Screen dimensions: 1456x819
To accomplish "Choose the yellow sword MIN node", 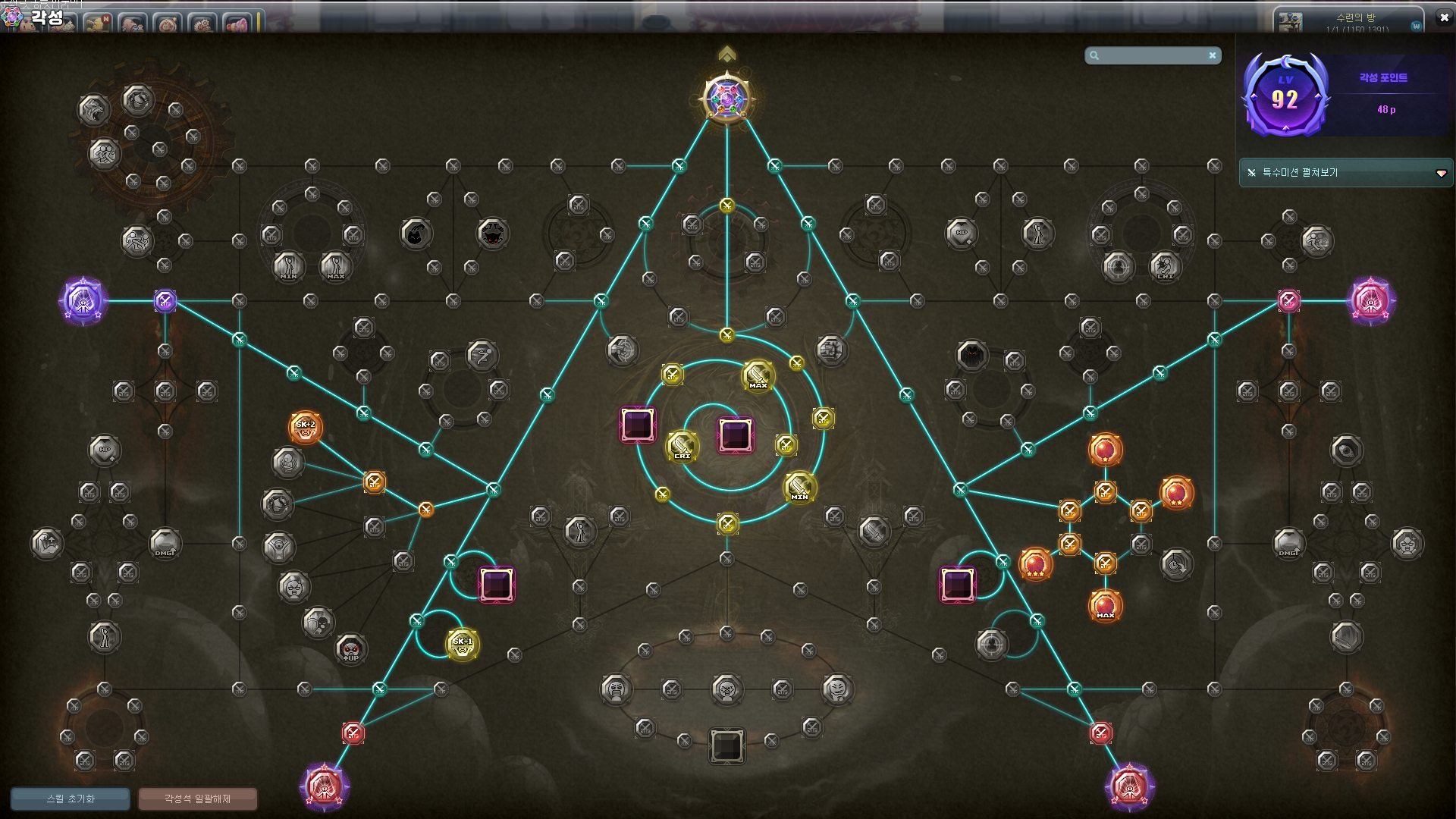I will coord(799,487).
